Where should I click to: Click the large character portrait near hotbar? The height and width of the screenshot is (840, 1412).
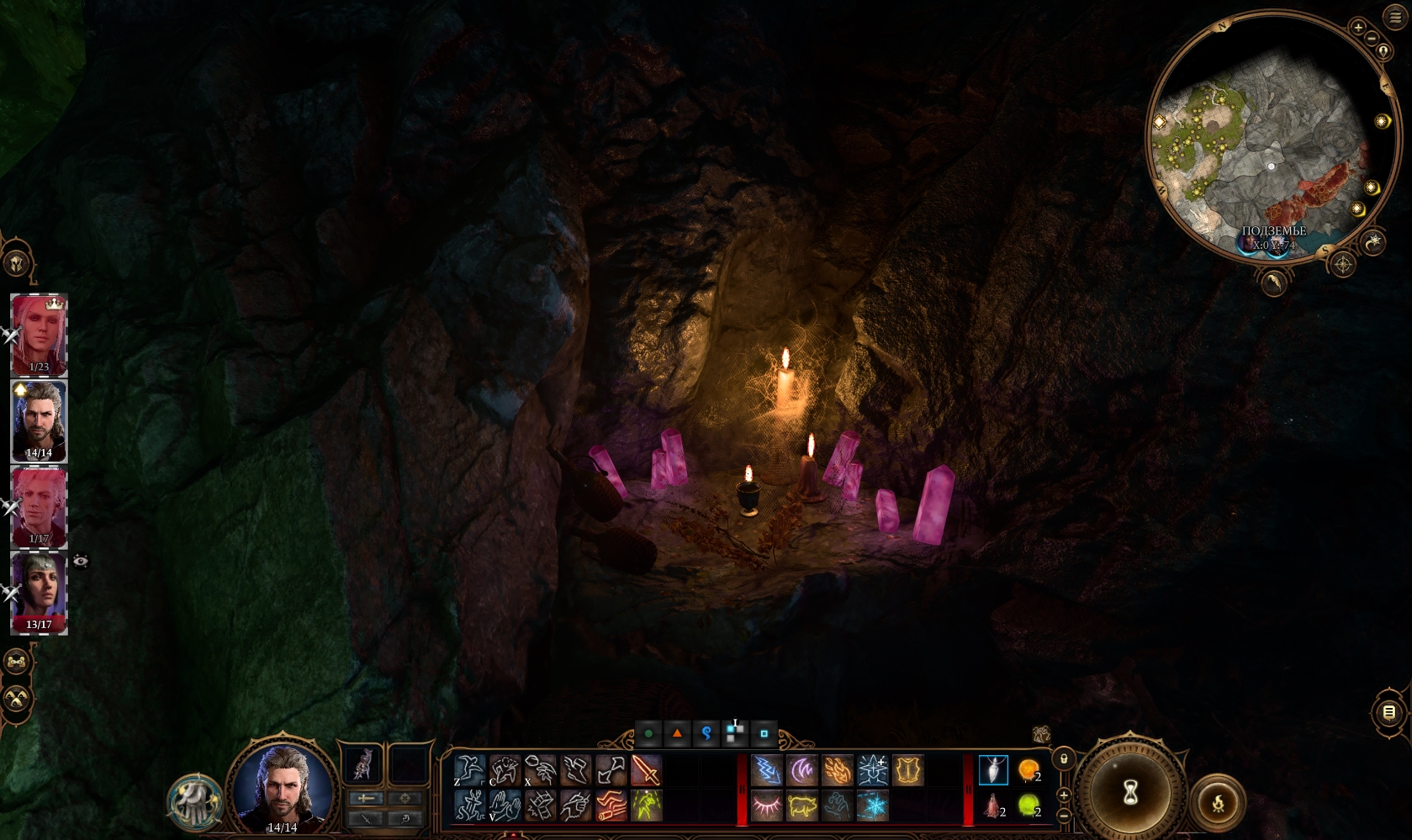283,788
